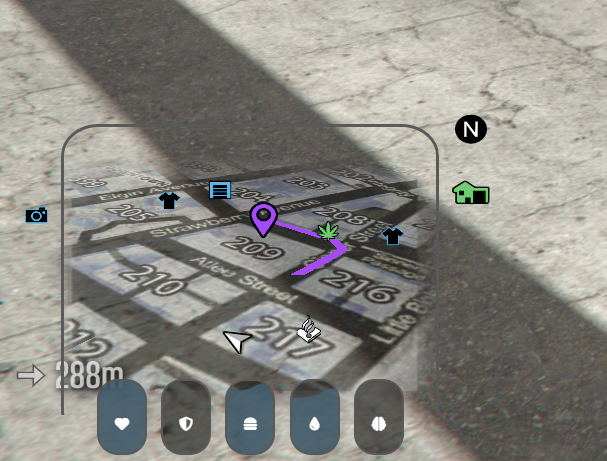Click the purple waypoint pin on minimap
Viewport: 607px width, 461px height.
(x=263, y=217)
